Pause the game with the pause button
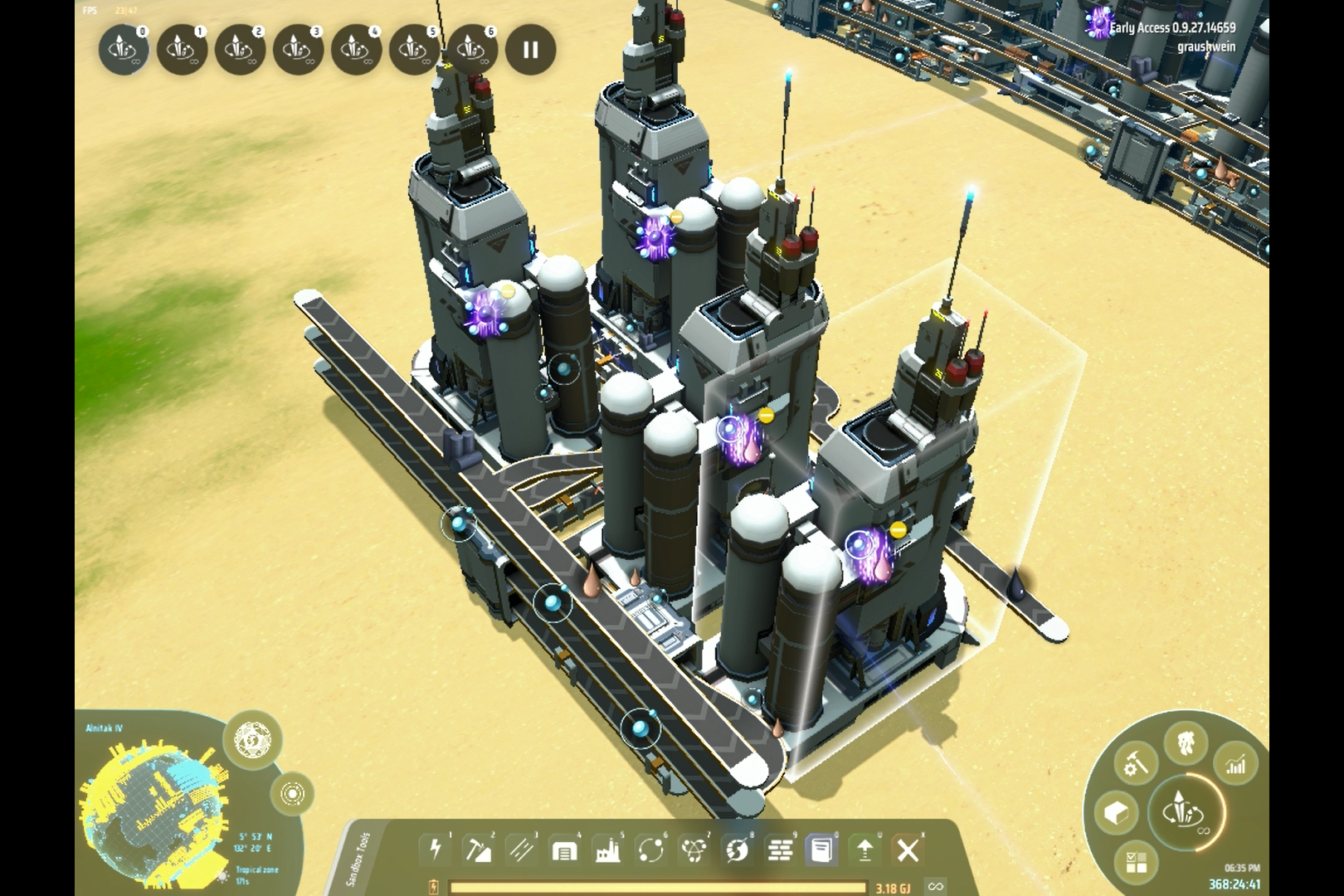 click(x=530, y=50)
